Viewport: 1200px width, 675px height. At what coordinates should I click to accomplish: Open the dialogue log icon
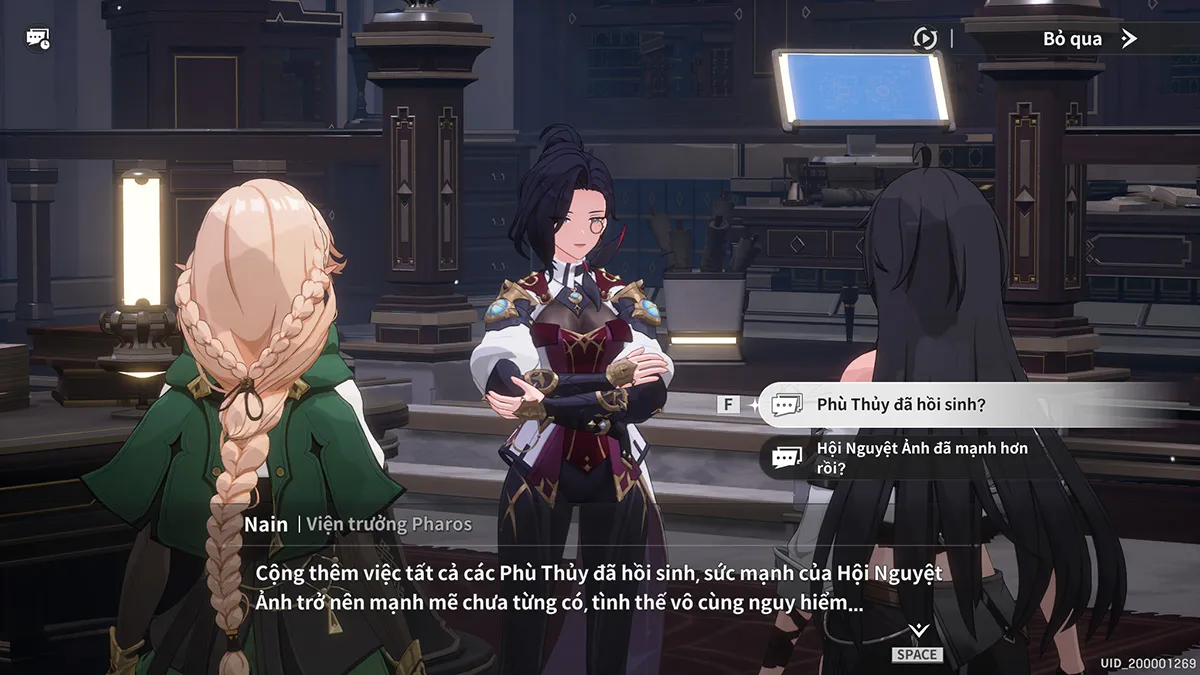[x=38, y=39]
